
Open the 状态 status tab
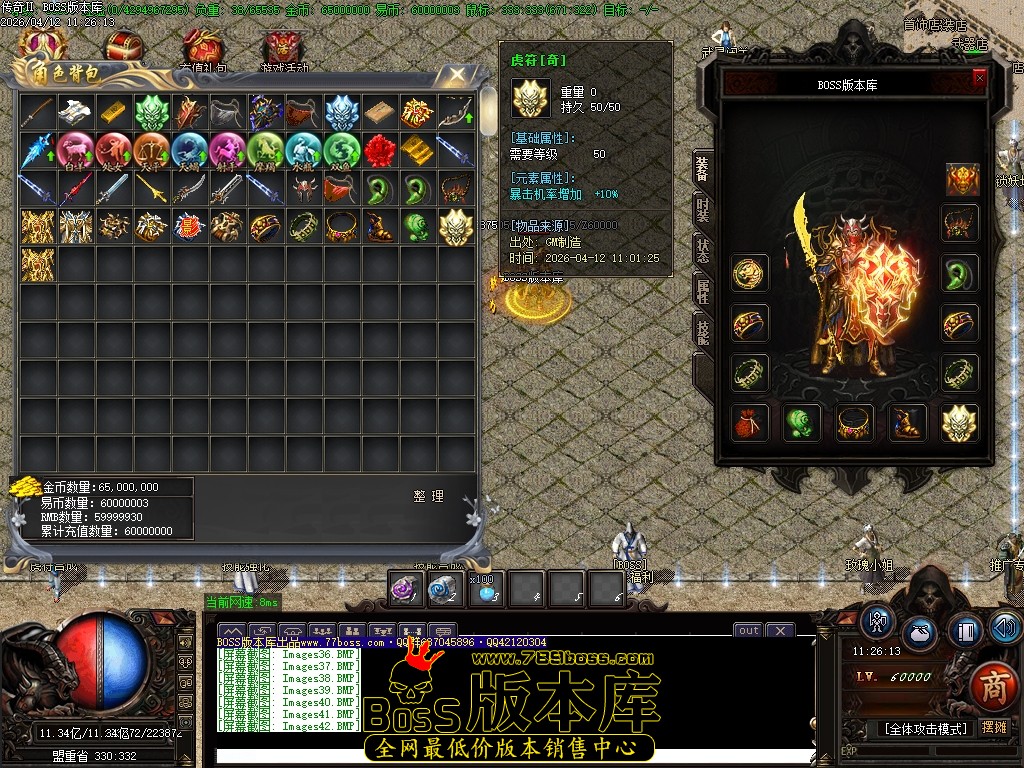click(x=704, y=251)
